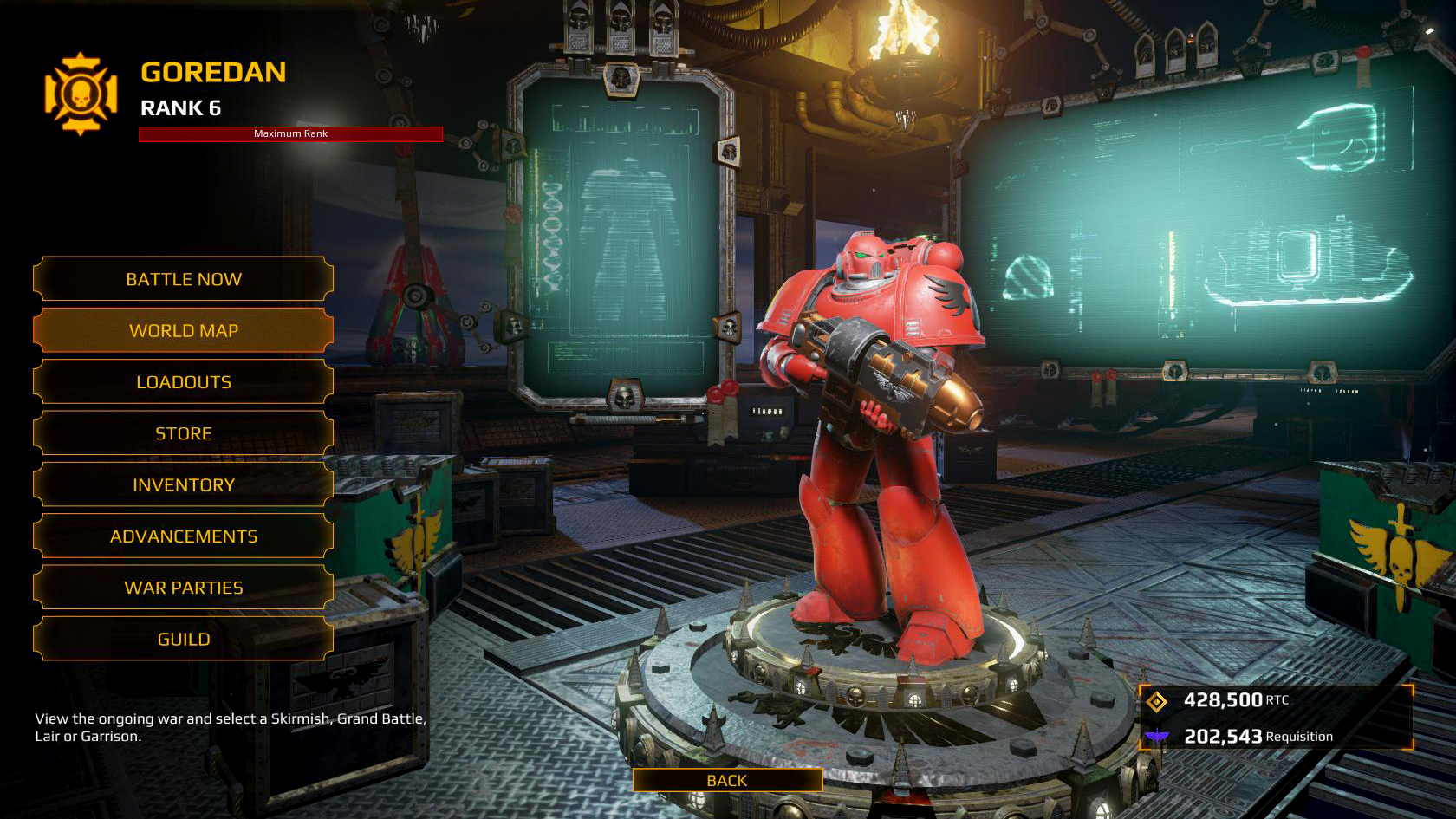Click the Maximum Rank progress bar
This screenshot has height=819, width=1456.
pyautogui.click(x=290, y=133)
